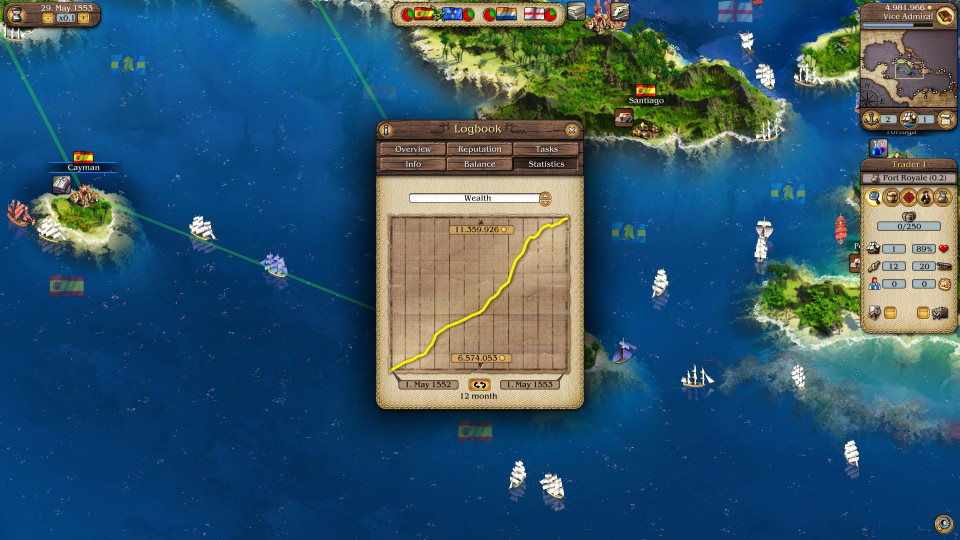The height and width of the screenshot is (540, 960).
Task: Open the Reputation tab
Action: point(480,149)
